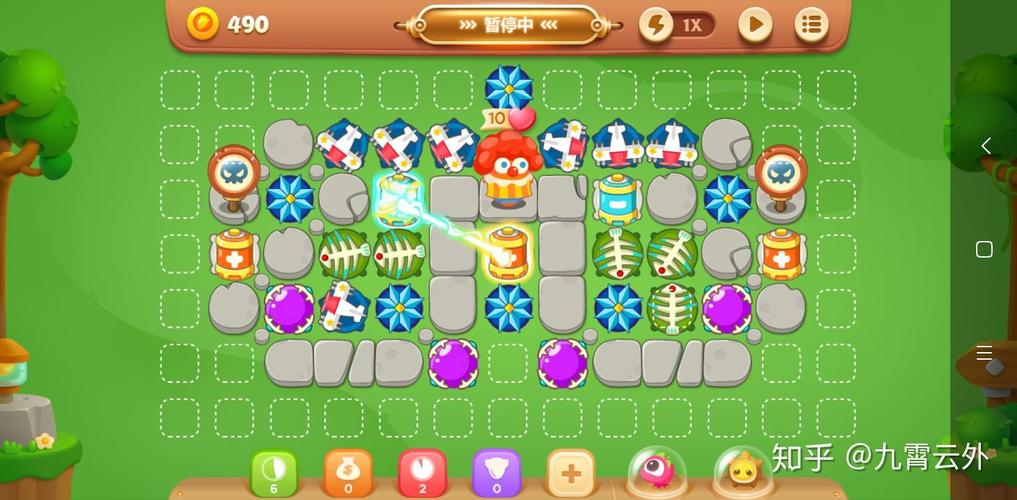Use the red clock timer power-up

point(422,471)
